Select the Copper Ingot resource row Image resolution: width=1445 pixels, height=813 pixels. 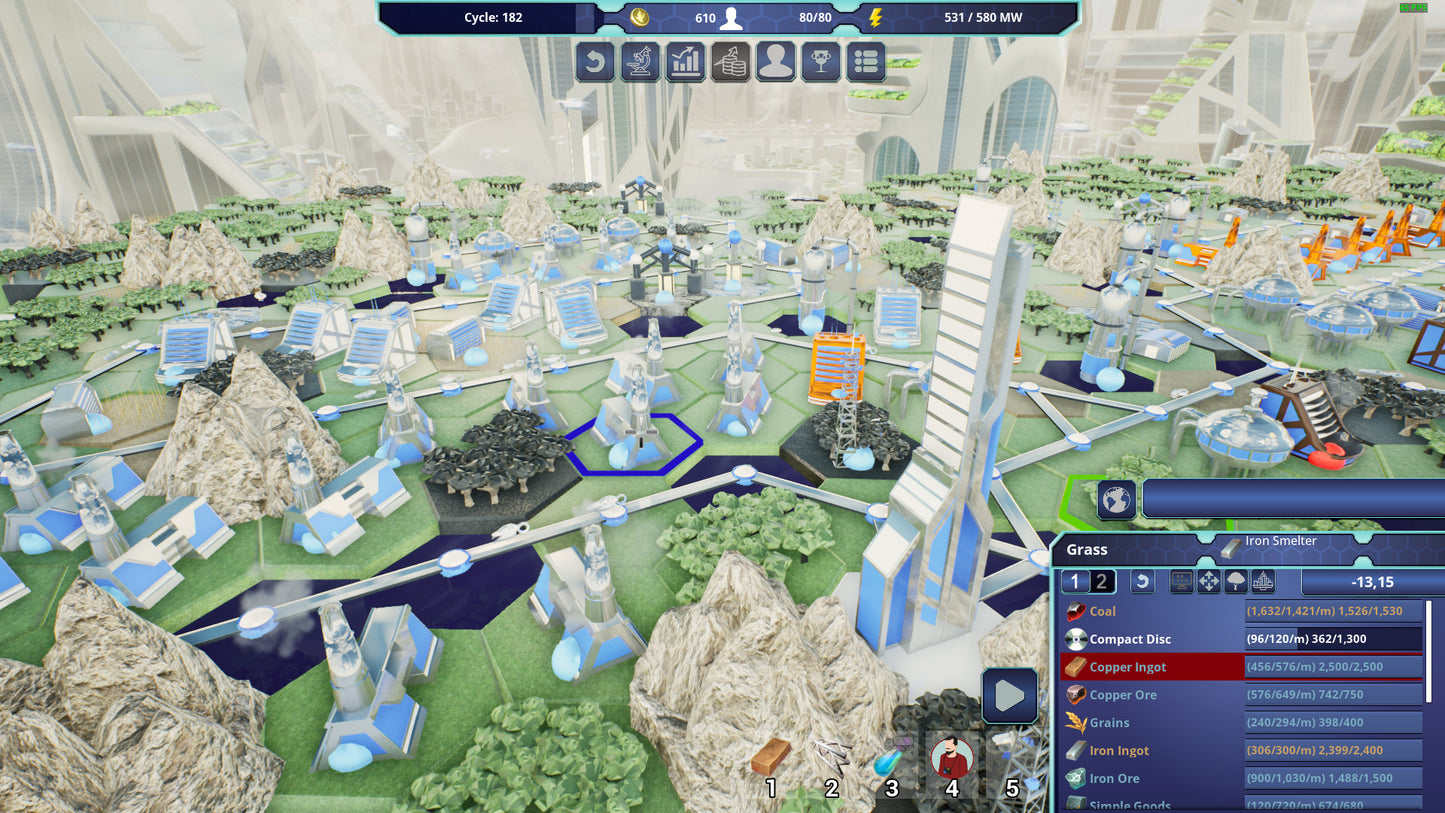coord(1240,667)
